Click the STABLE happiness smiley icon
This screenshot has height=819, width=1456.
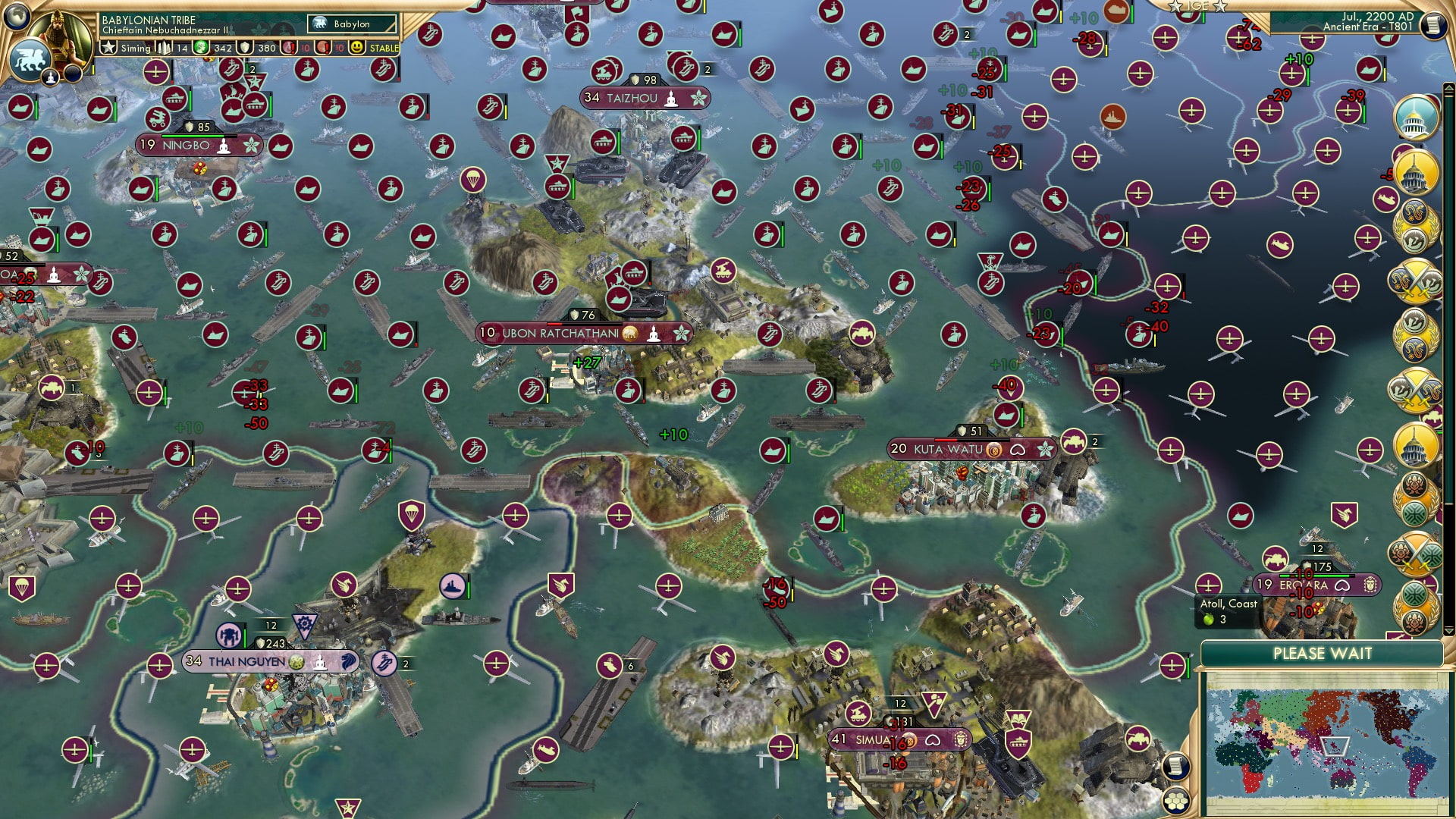356,47
